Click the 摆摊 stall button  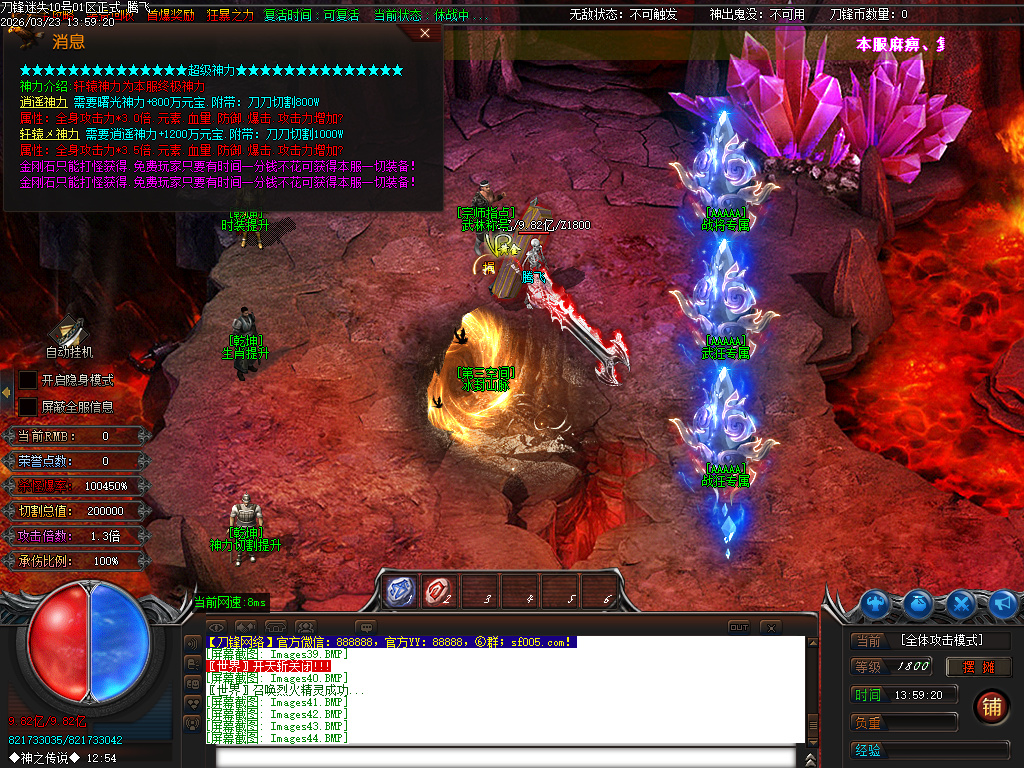point(979,667)
